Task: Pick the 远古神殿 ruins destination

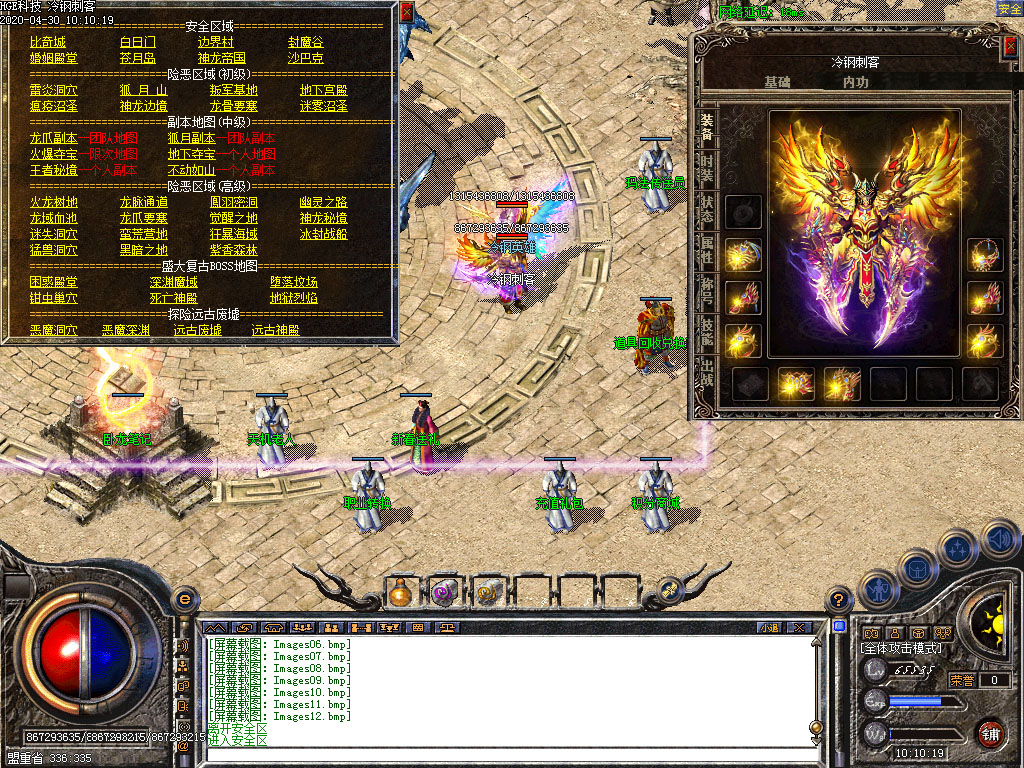Action: tap(274, 330)
